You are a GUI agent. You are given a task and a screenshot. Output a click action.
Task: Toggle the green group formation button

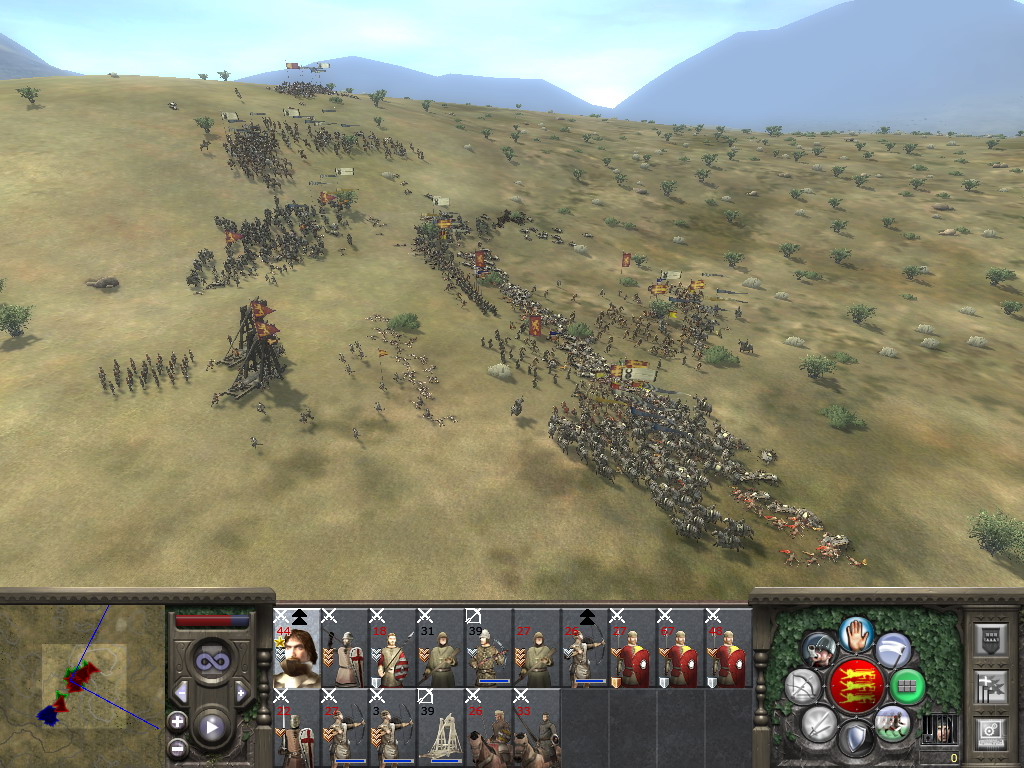(x=906, y=687)
